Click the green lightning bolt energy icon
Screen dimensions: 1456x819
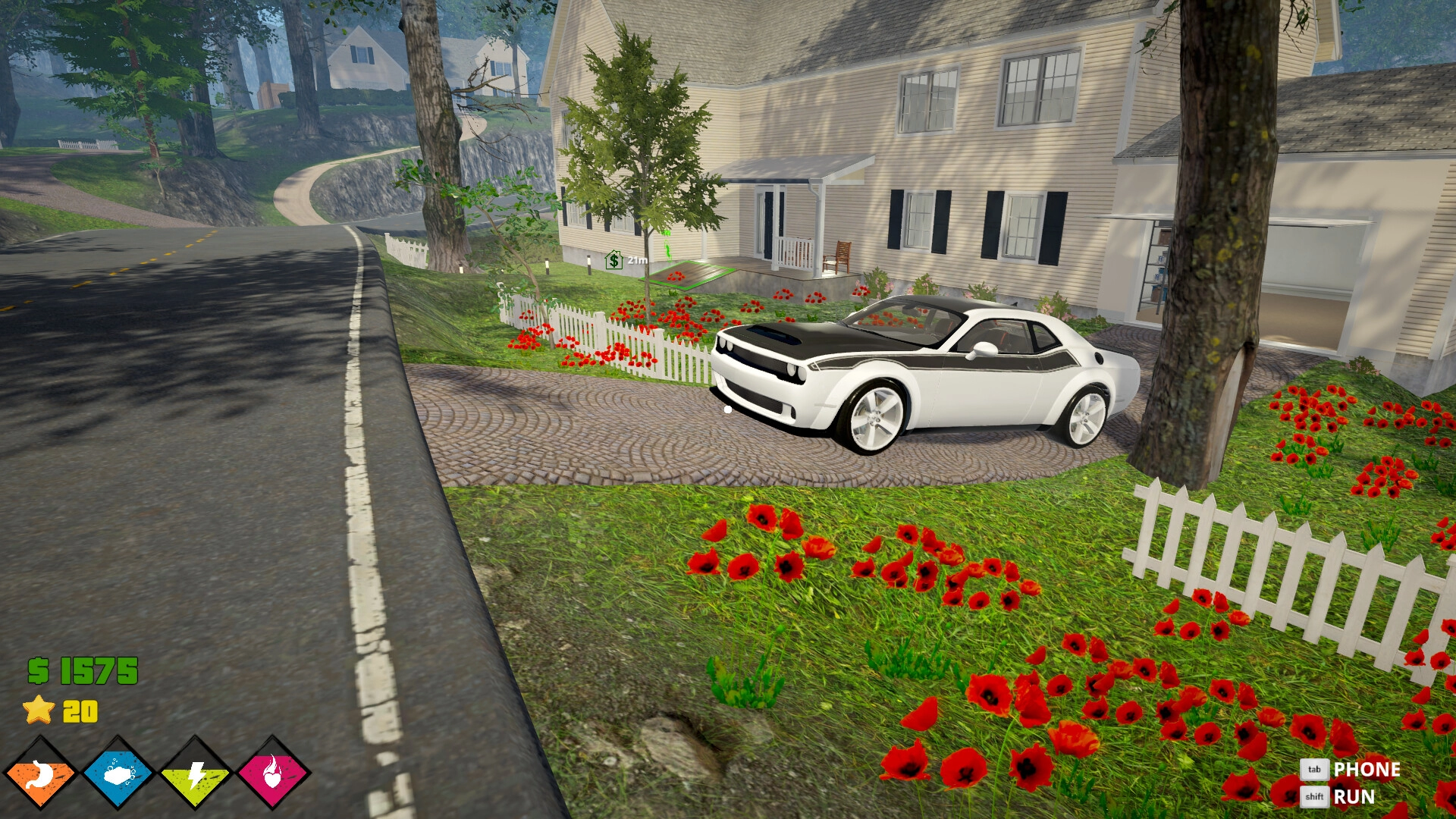196,774
